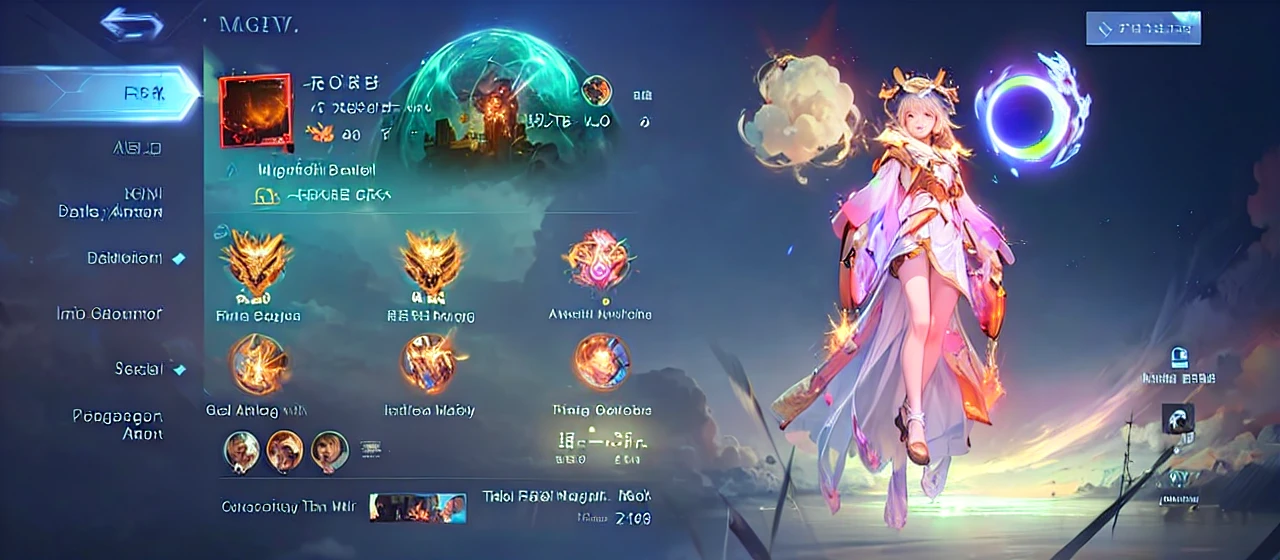Screen dimensions: 1280x560
Task: Open the 'Imb Gaoumor' side menu entry
Action: click(109, 313)
